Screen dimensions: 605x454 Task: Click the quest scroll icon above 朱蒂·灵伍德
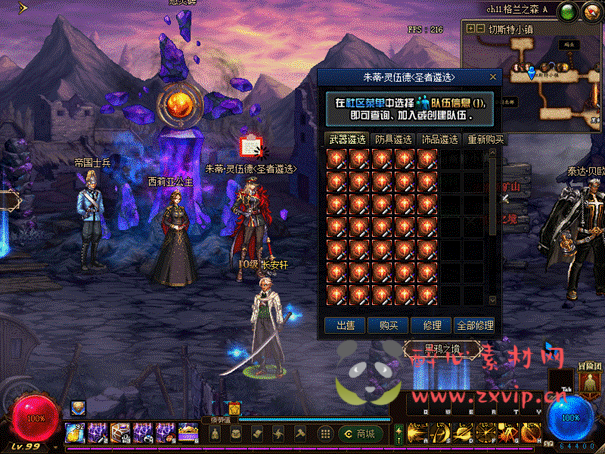tap(251, 148)
